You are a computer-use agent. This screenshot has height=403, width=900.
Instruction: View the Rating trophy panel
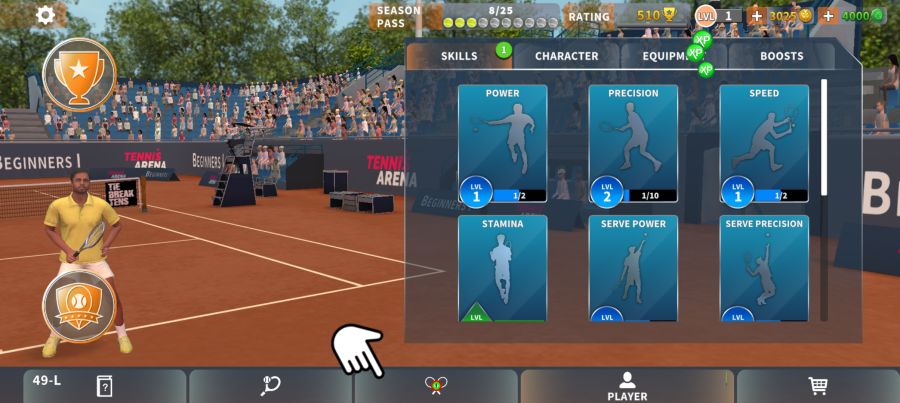pos(630,16)
